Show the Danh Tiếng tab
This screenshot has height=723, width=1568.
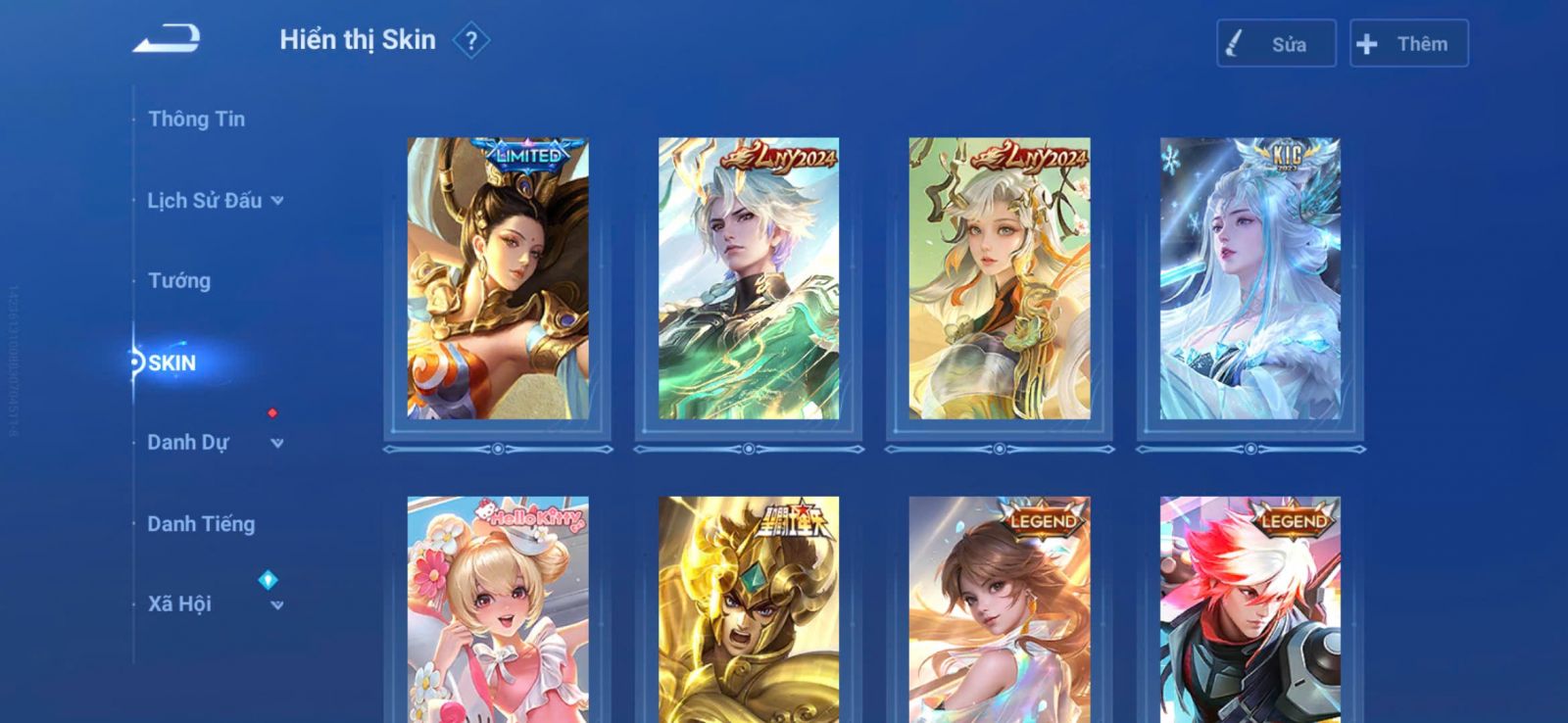pyautogui.click(x=201, y=524)
